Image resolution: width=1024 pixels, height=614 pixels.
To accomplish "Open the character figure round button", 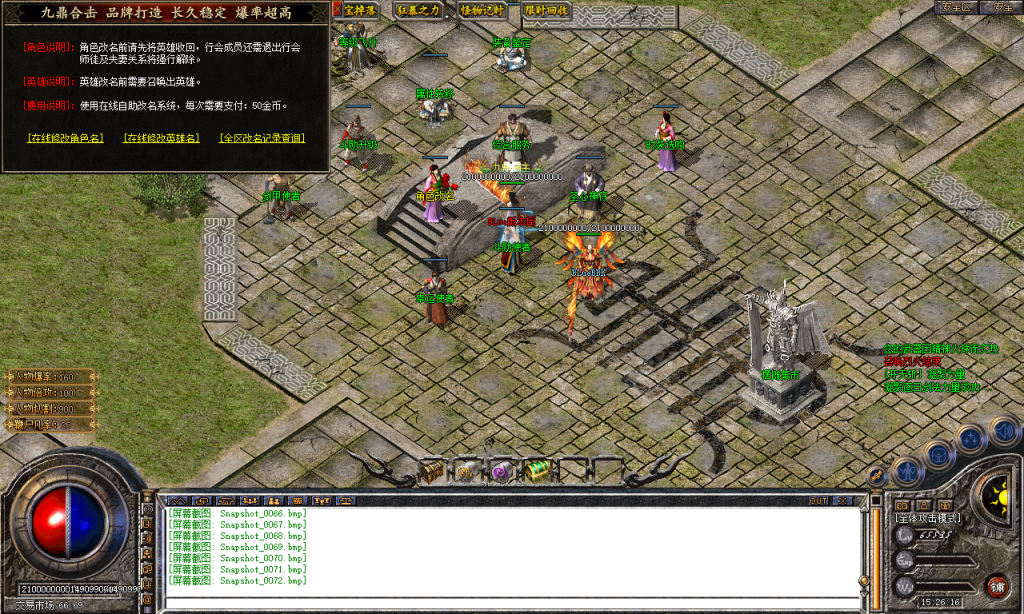I will tap(906, 469).
